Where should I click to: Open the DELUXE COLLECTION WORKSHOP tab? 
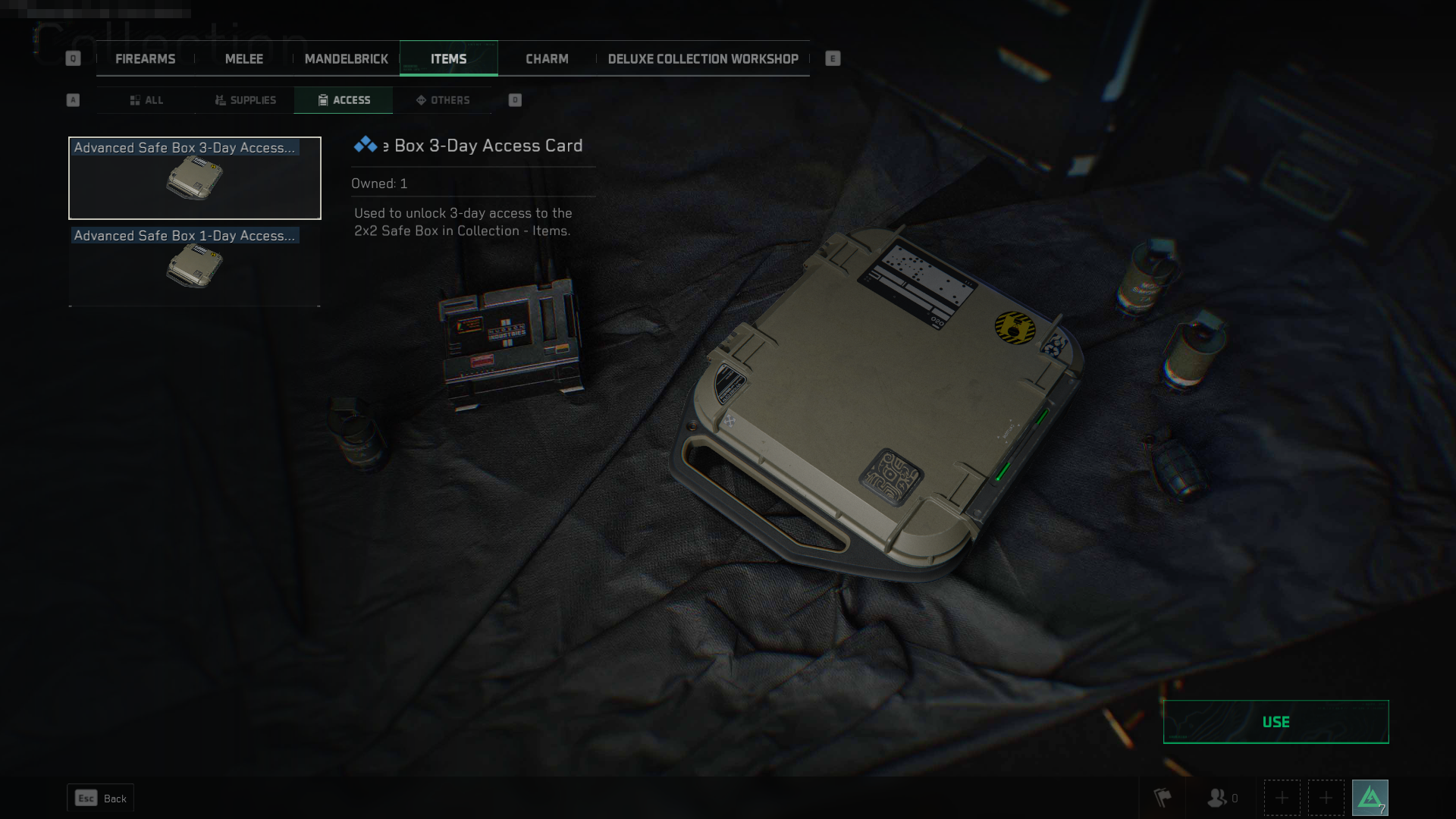coord(703,58)
